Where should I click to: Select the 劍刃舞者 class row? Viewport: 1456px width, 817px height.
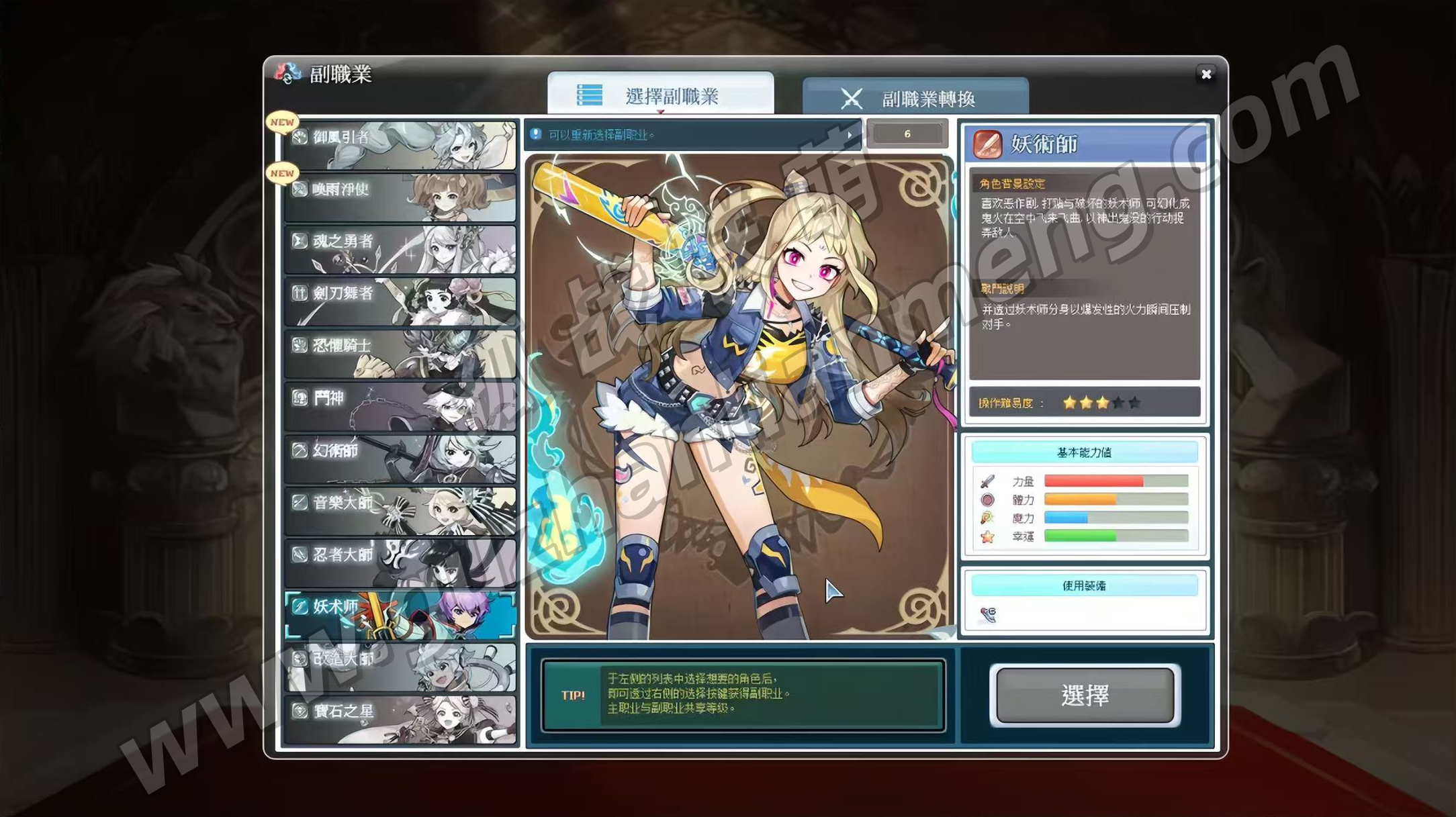(401, 301)
